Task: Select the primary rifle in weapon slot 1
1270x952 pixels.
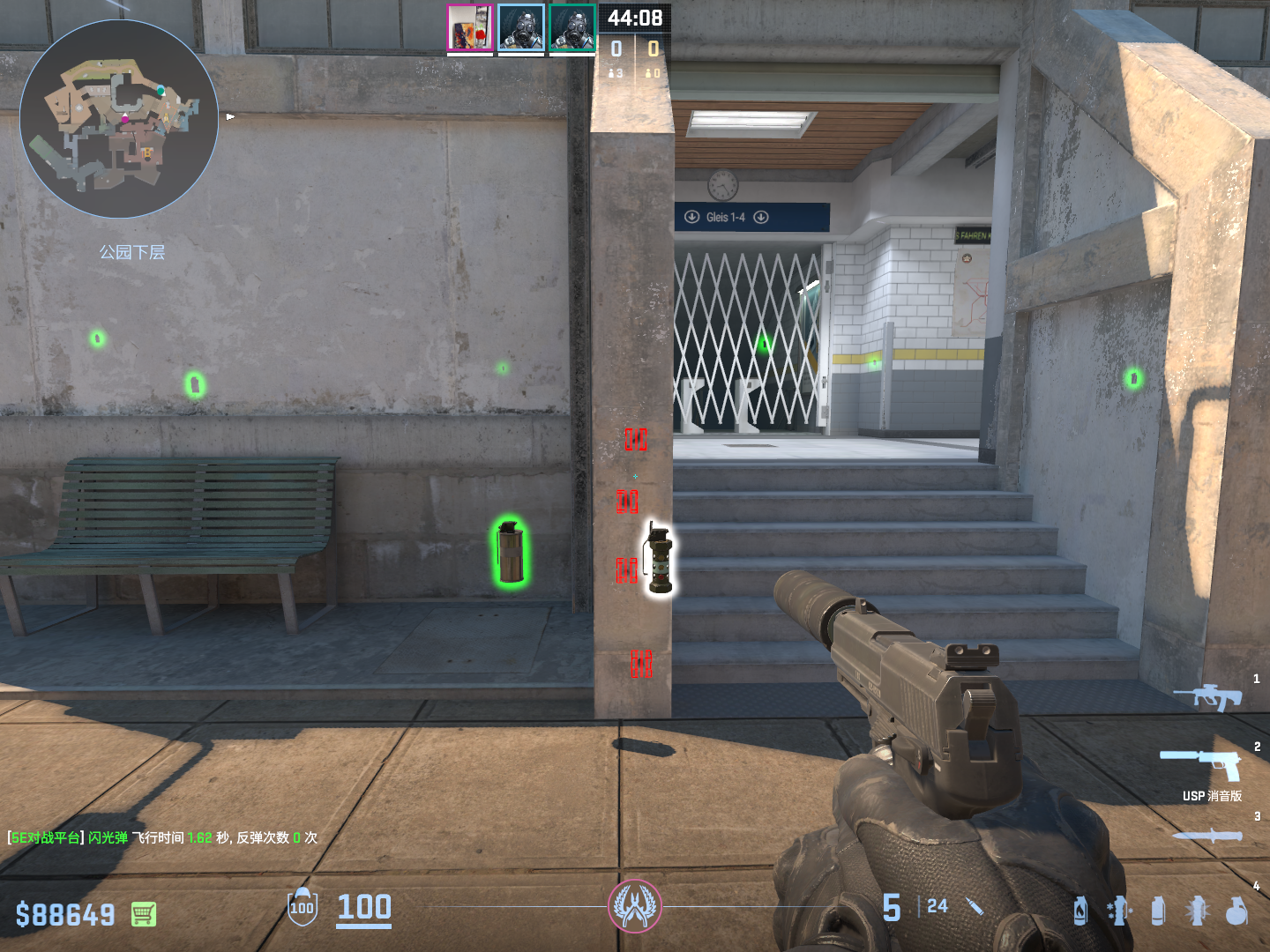Action: coord(1207,696)
